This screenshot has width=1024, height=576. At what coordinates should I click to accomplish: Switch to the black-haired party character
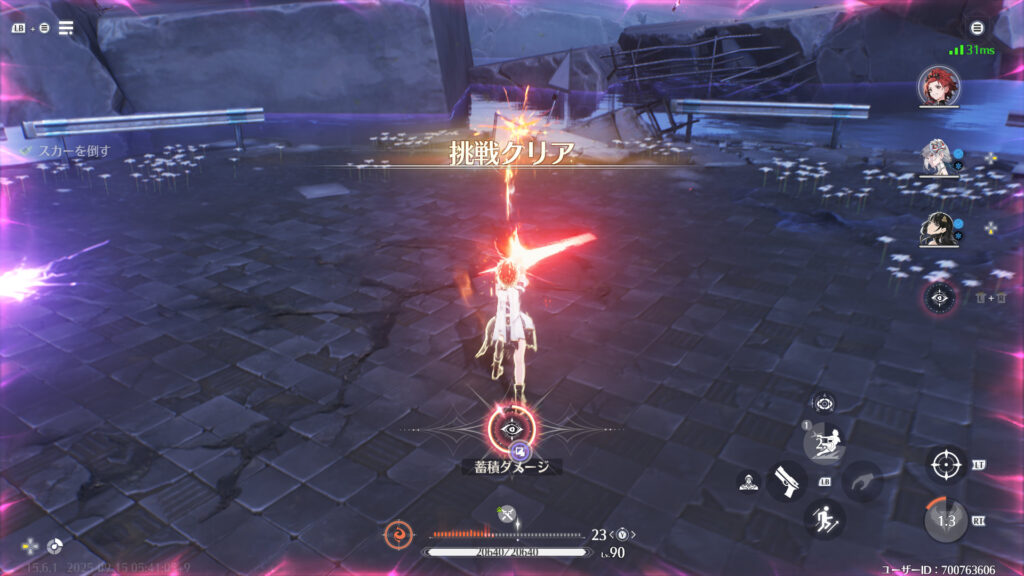point(936,231)
